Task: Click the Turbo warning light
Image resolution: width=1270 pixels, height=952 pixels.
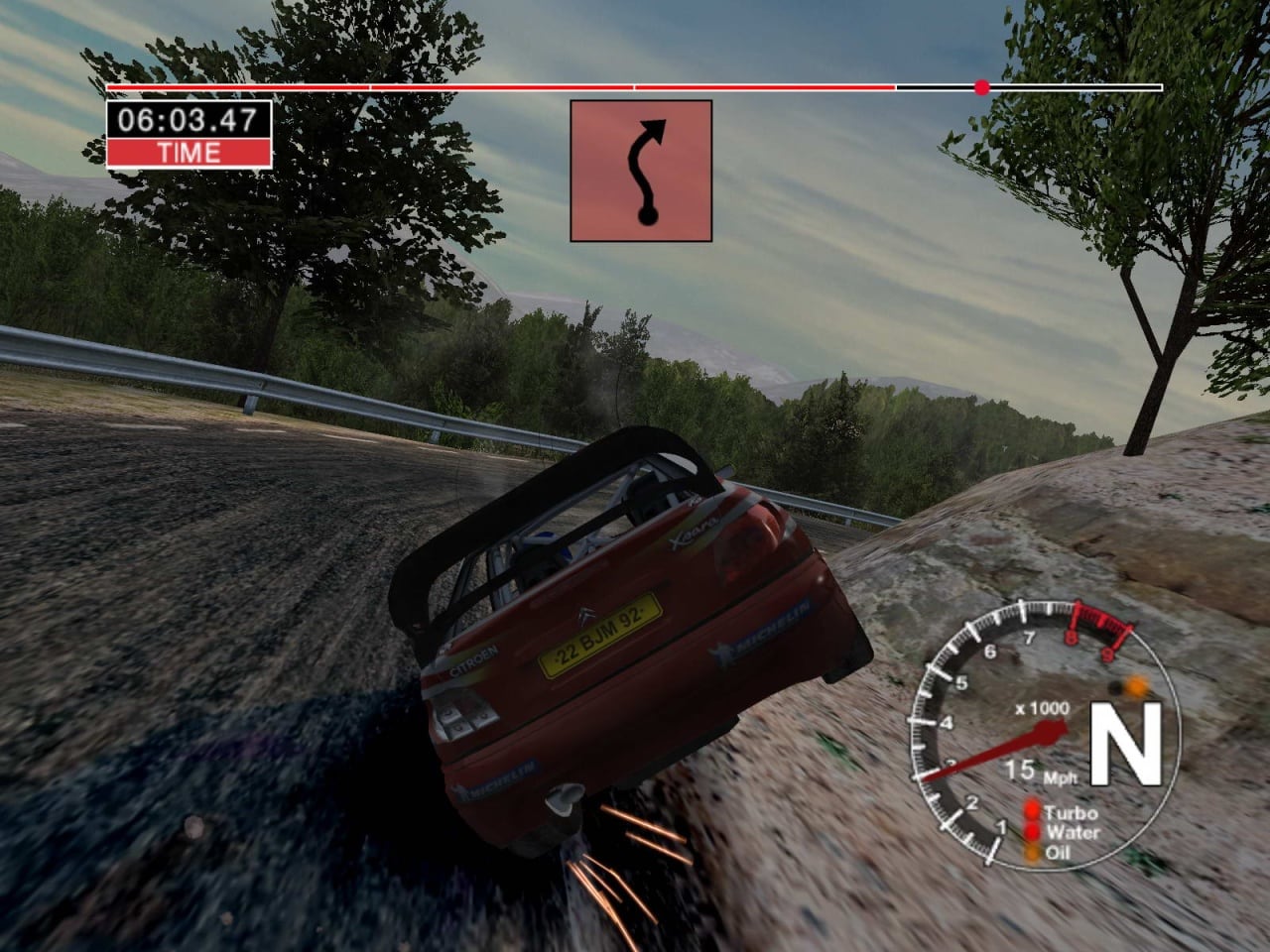Action: (1033, 814)
